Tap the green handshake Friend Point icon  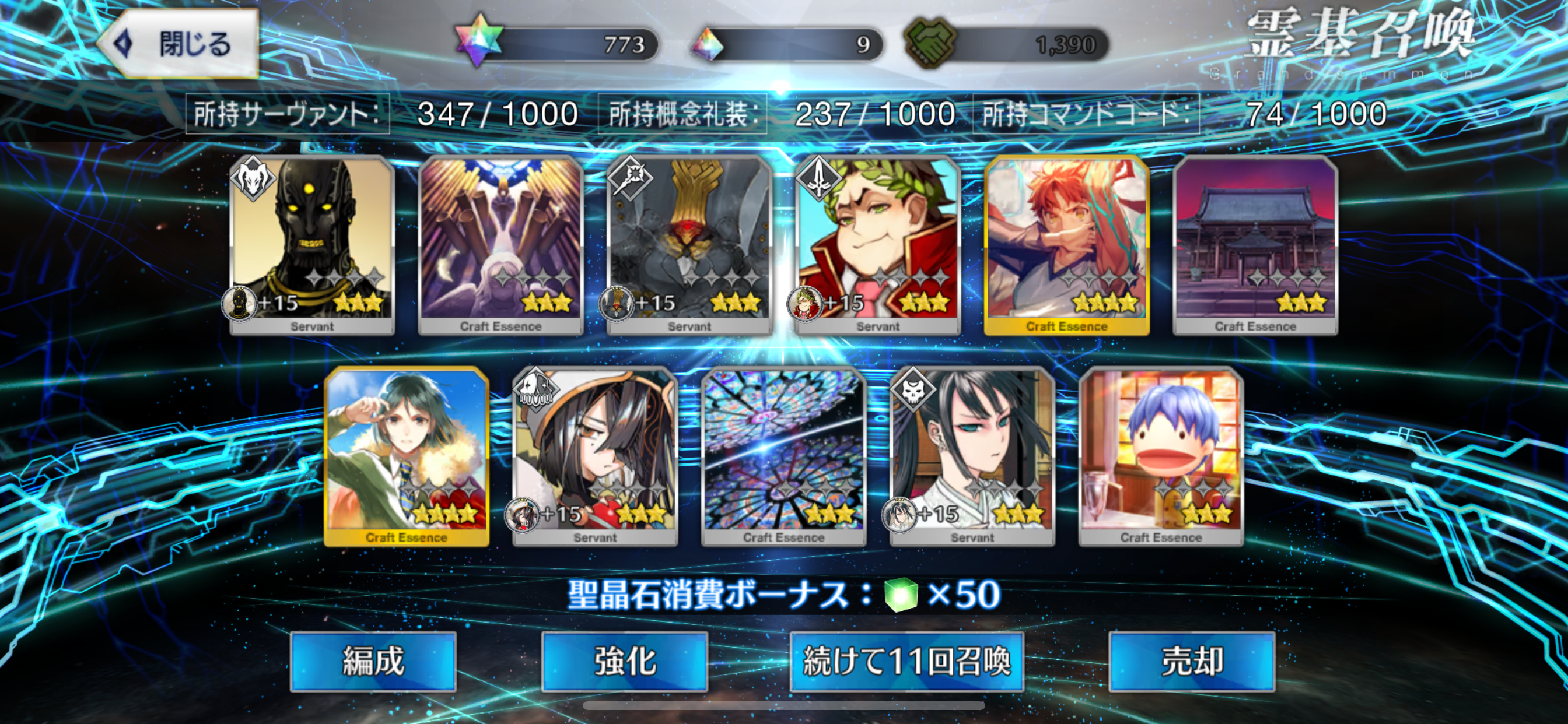click(930, 43)
